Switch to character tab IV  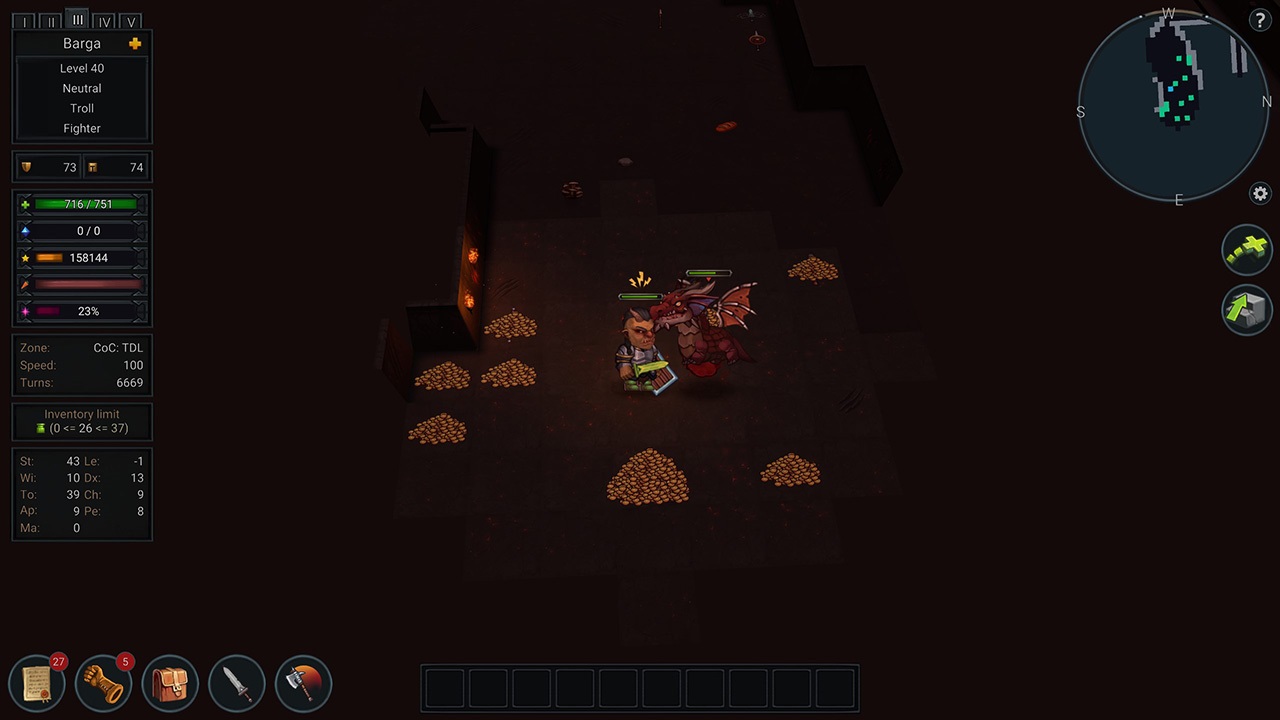click(104, 20)
